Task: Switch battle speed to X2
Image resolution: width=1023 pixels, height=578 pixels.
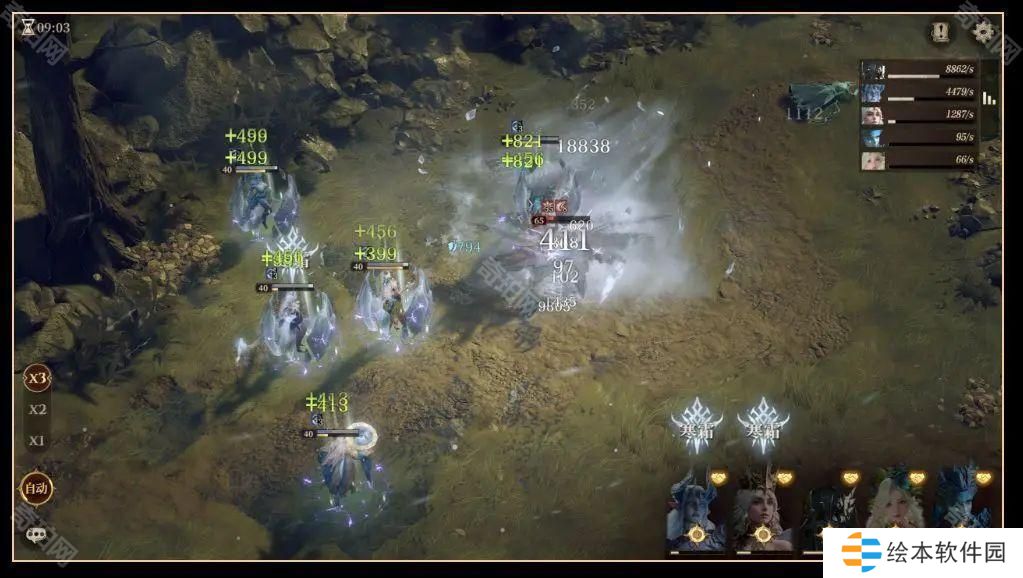Action: pos(37,409)
